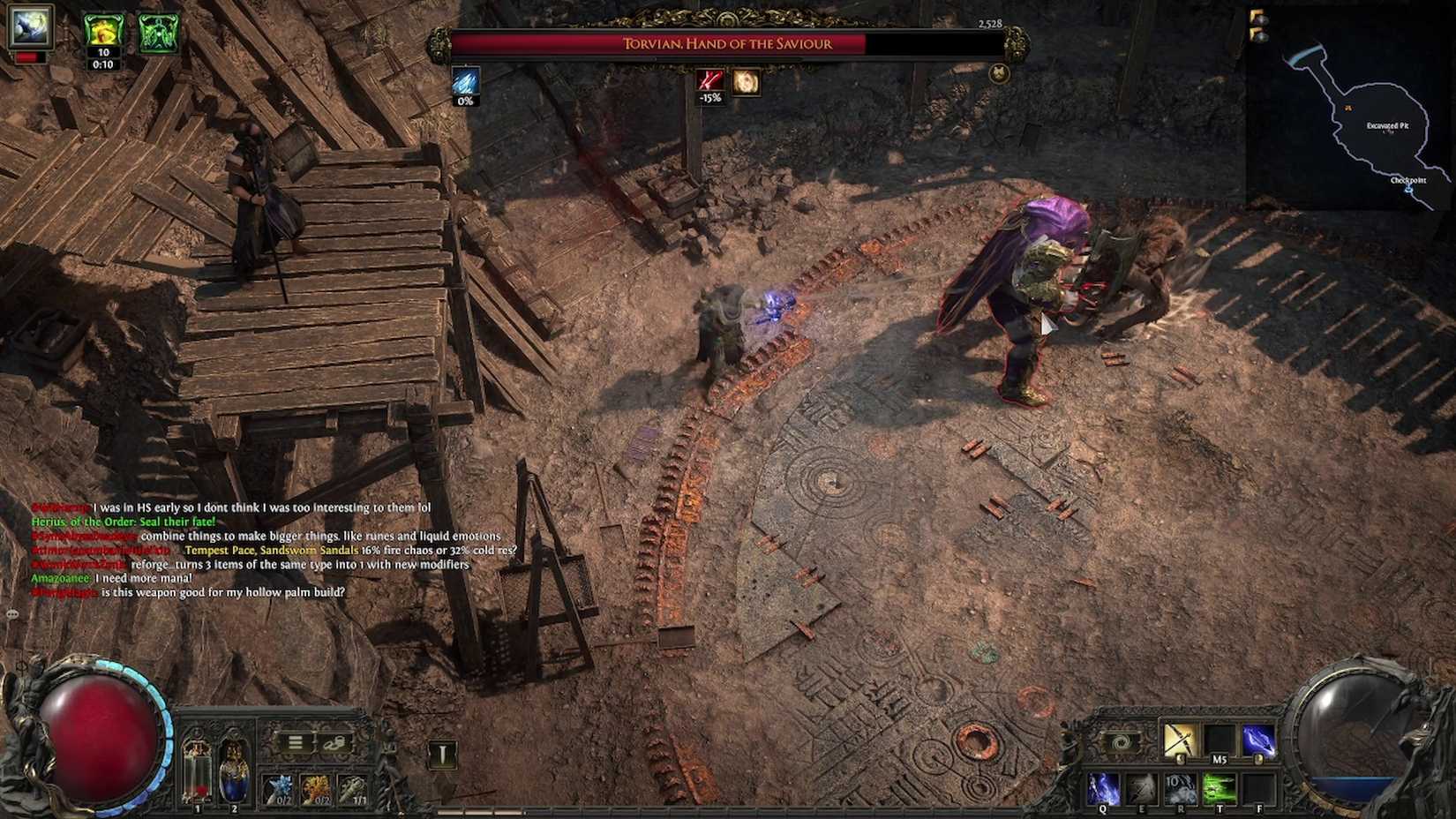
Task: Click the swirling portal icon beside the skill bar
Action: (x=1122, y=740)
